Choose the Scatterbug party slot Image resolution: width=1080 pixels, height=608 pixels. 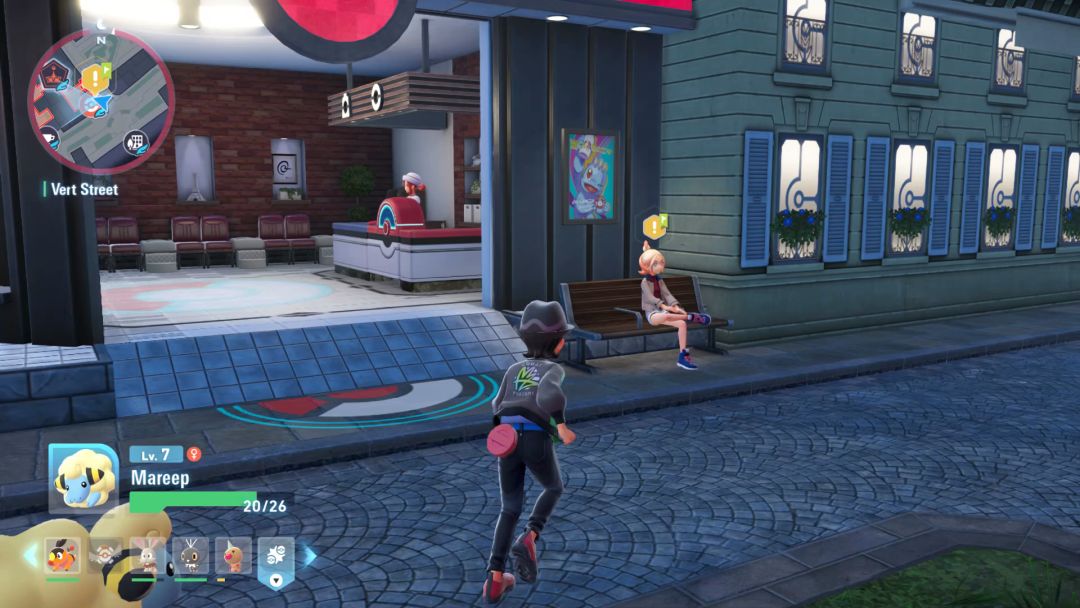coord(190,555)
